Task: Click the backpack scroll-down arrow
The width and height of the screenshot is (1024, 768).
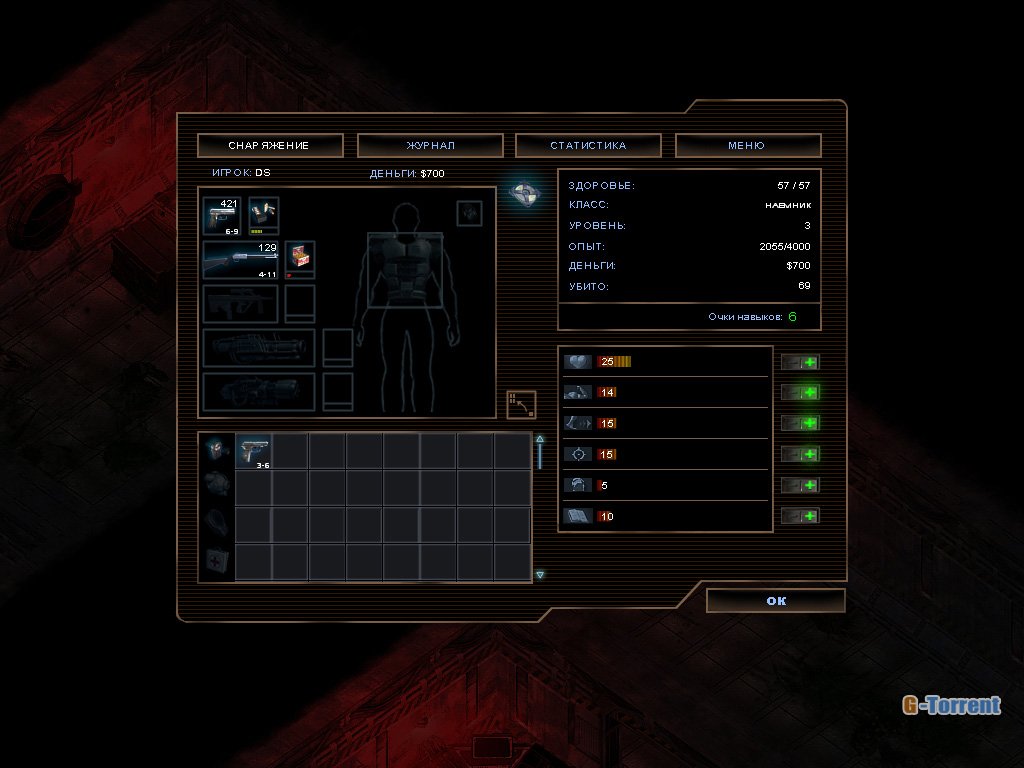Action: pyautogui.click(x=540, y=575)
